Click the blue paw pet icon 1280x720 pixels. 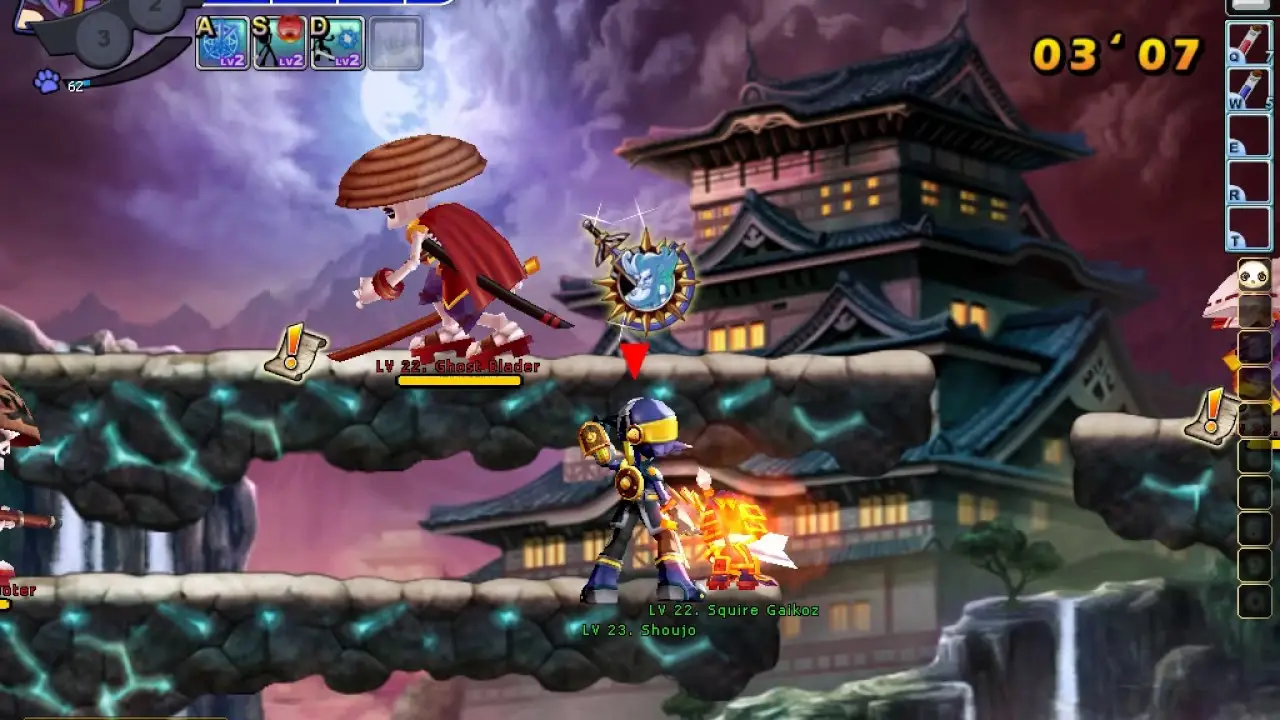(46, 82)
